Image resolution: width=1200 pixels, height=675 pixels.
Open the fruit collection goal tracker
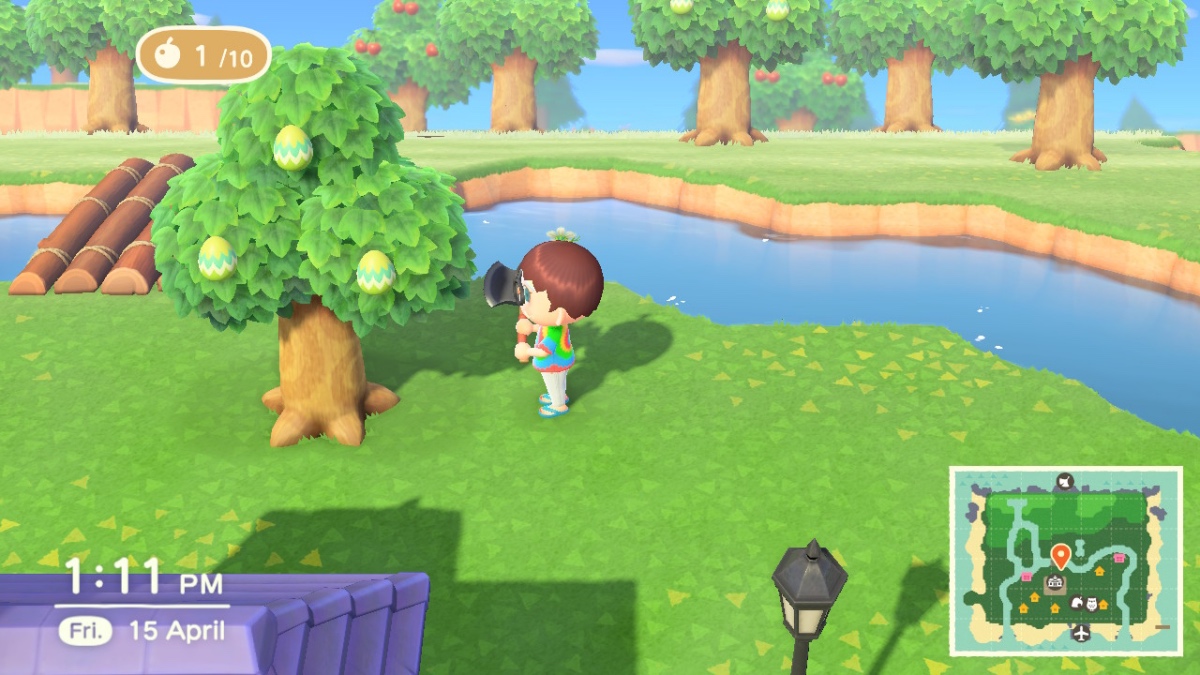click(x=203, y=55)
